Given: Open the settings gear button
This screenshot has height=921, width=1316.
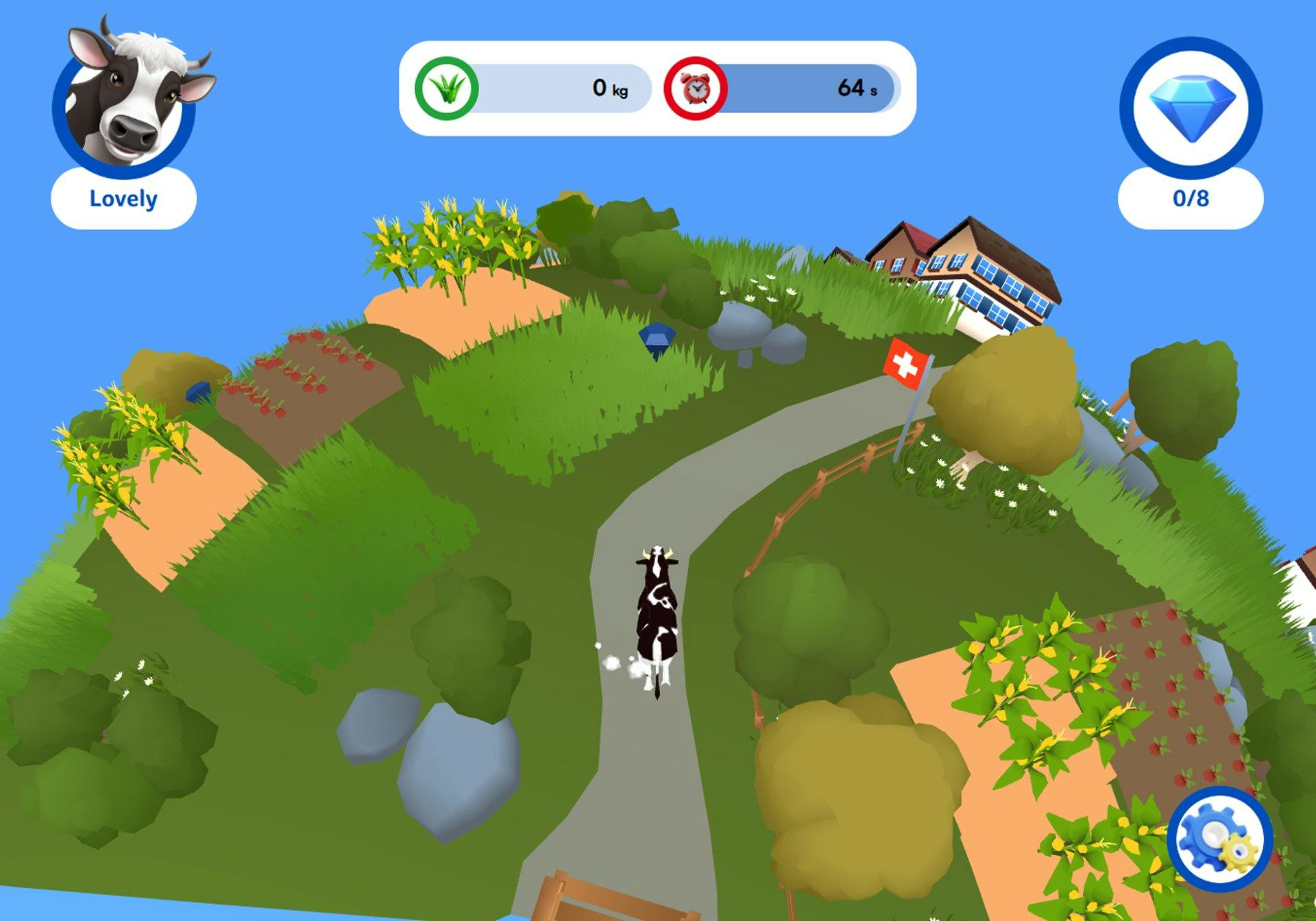Looking at the screenshot, I should 1219,839.
